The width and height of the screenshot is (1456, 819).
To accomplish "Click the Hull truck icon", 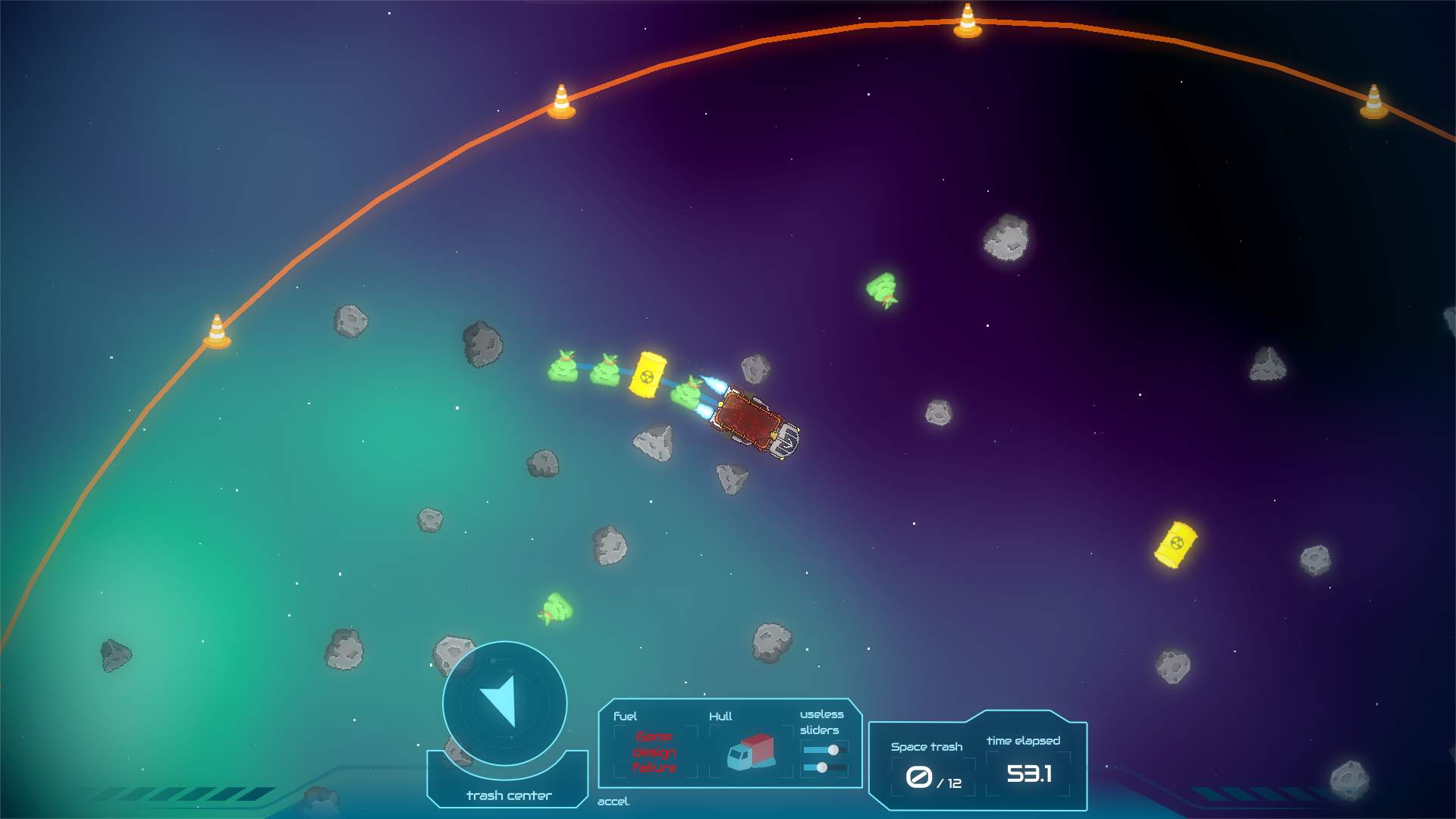I will point(751,752).
